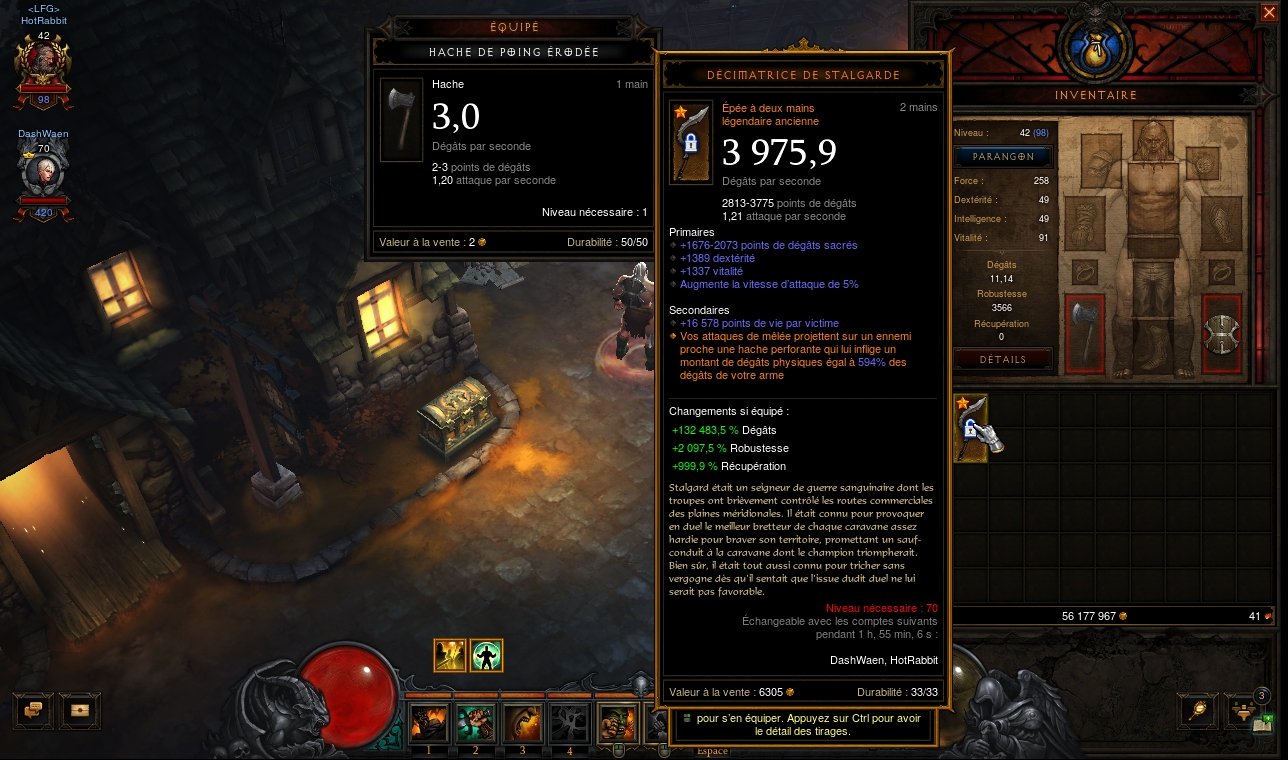Screen dimensions: 1288x760
Task: Select the Décimatrice de Stalgarde sword in inventory
Action: tap(971, 428)
